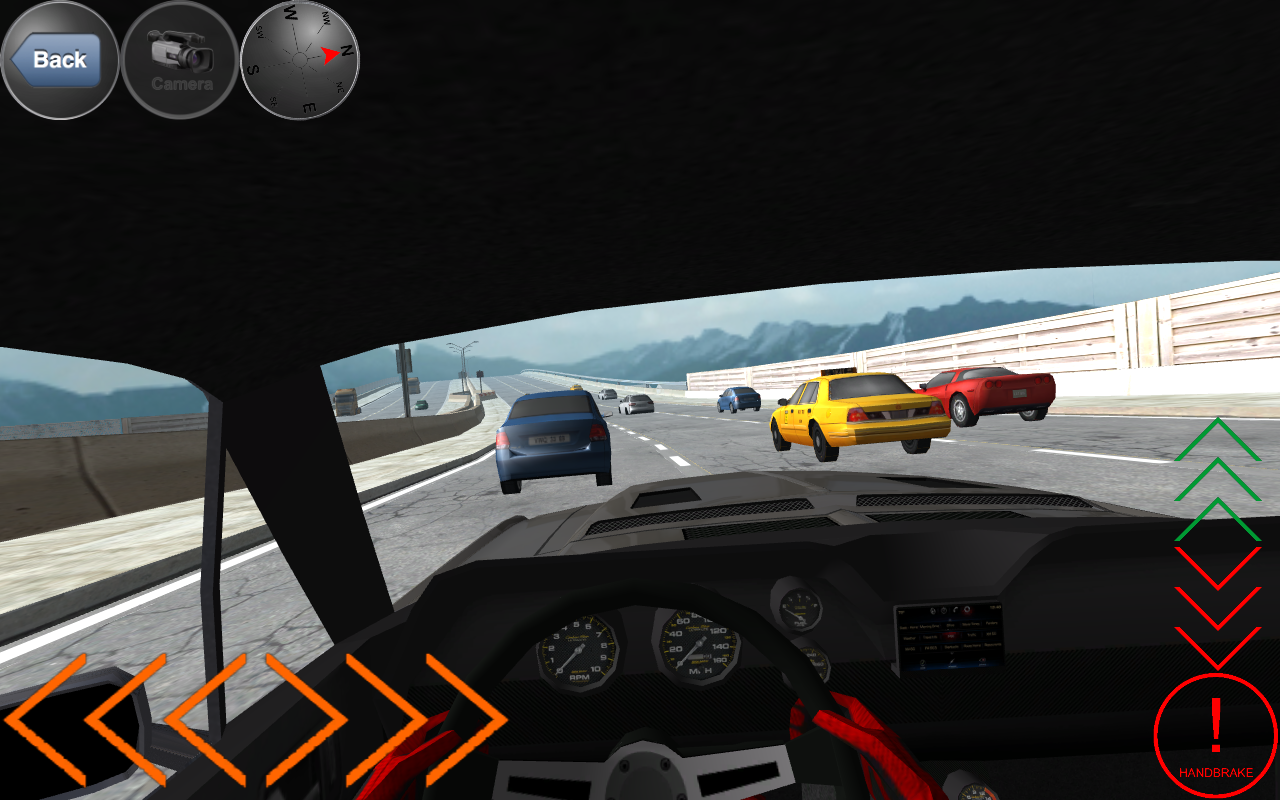
Task: Tap the RPM gauge on the dashboard
Action: (575, 650)
